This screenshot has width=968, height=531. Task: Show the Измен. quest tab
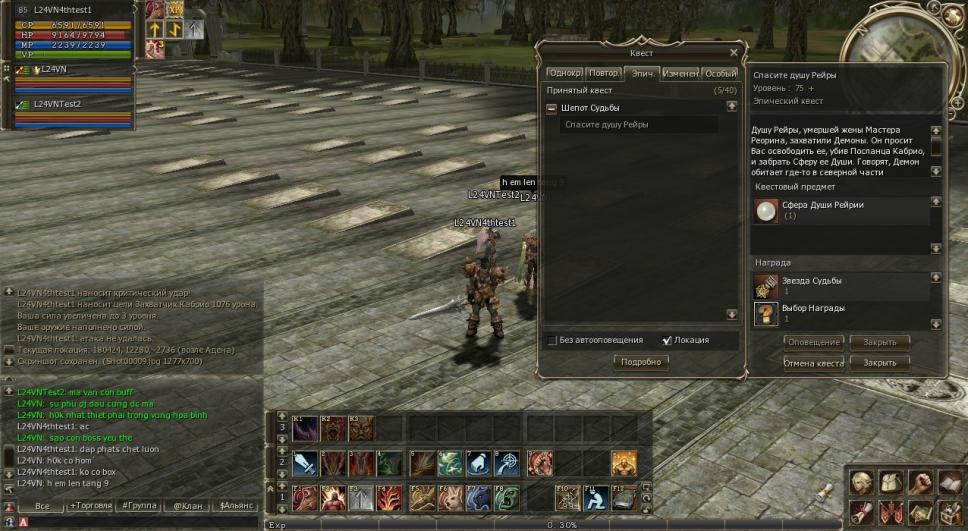click(680, 73)
